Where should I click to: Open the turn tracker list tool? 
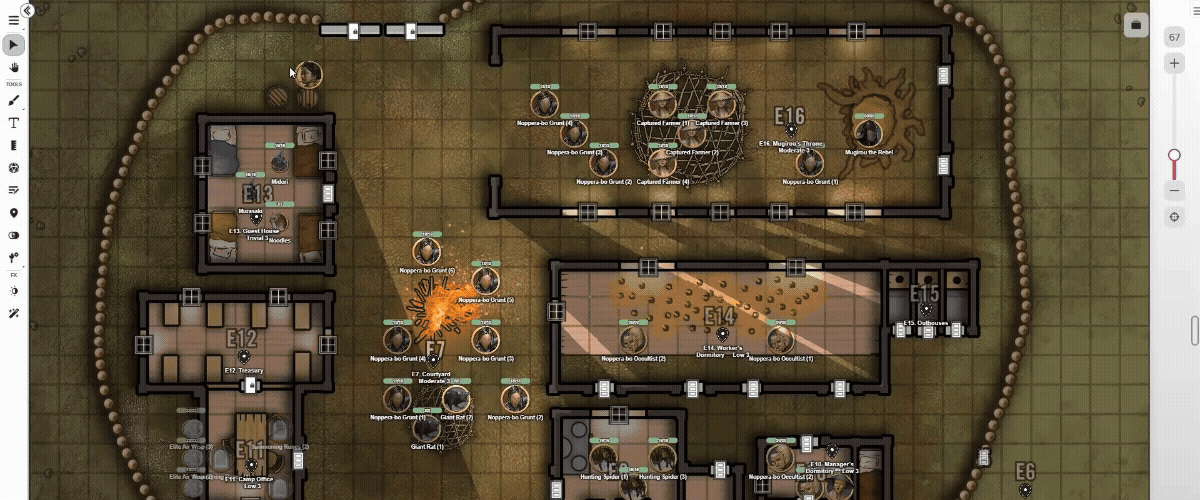coord(14,190)
